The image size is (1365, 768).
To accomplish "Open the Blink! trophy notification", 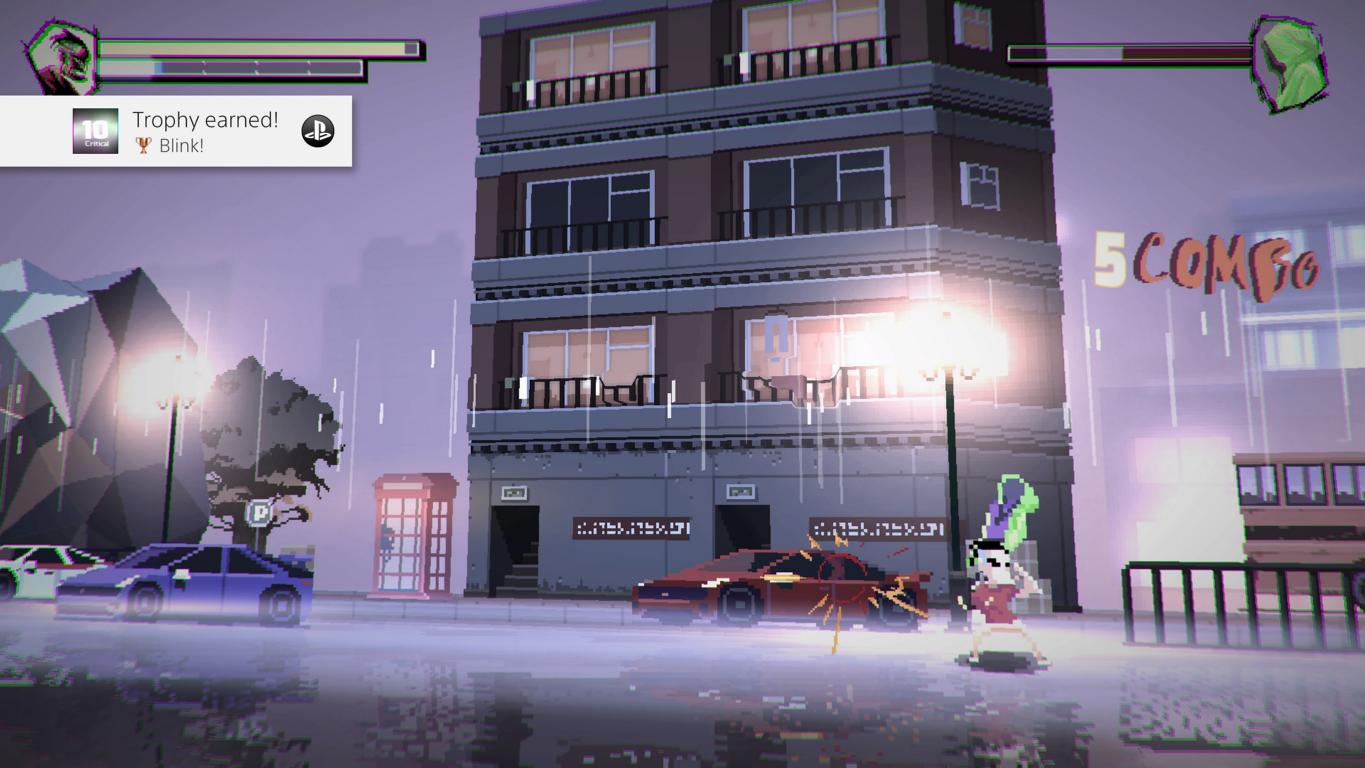I will pyautogui.click(x=205, y=132).
